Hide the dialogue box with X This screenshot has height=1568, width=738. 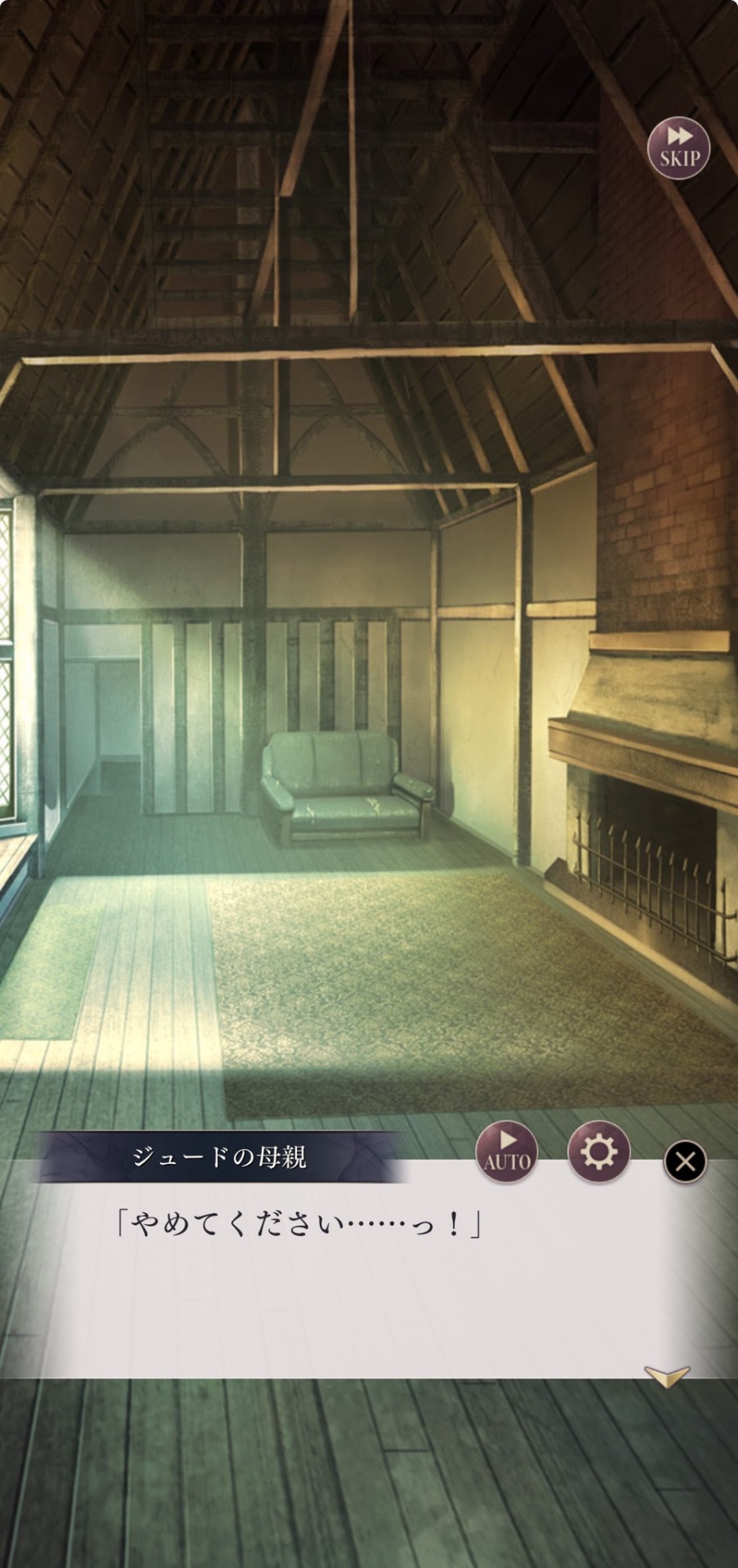(685, 1161)
